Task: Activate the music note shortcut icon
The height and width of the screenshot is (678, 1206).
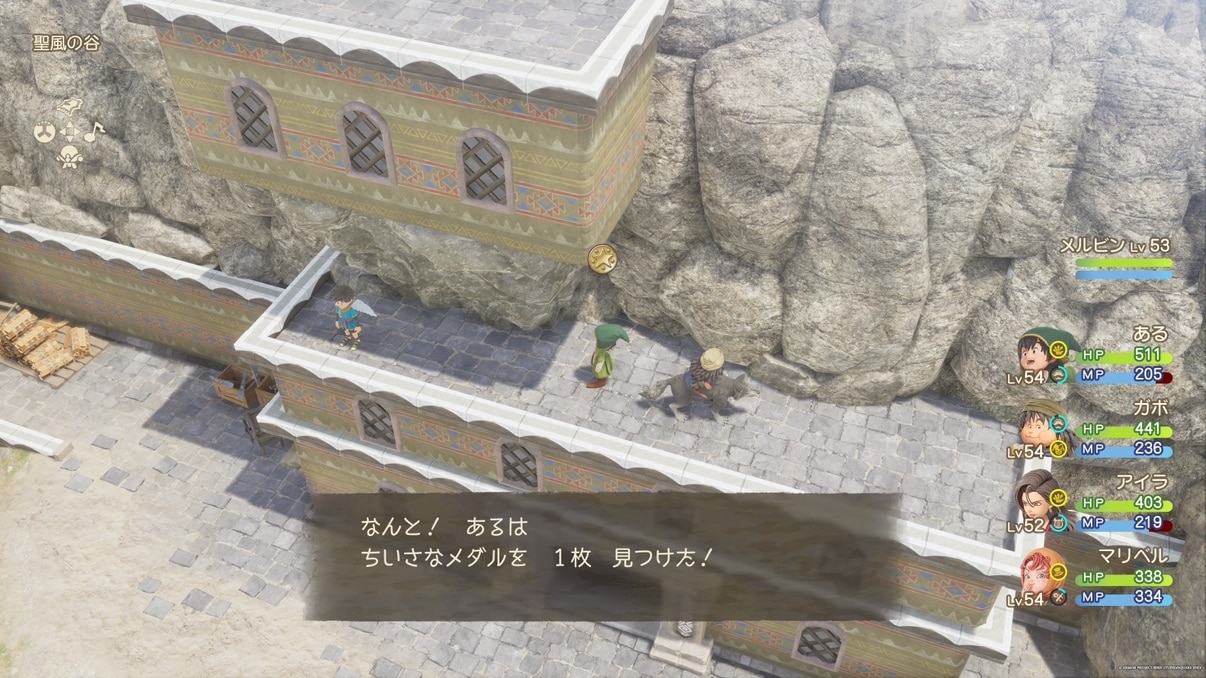Action: pyautogui.click(x=91, y=131)
